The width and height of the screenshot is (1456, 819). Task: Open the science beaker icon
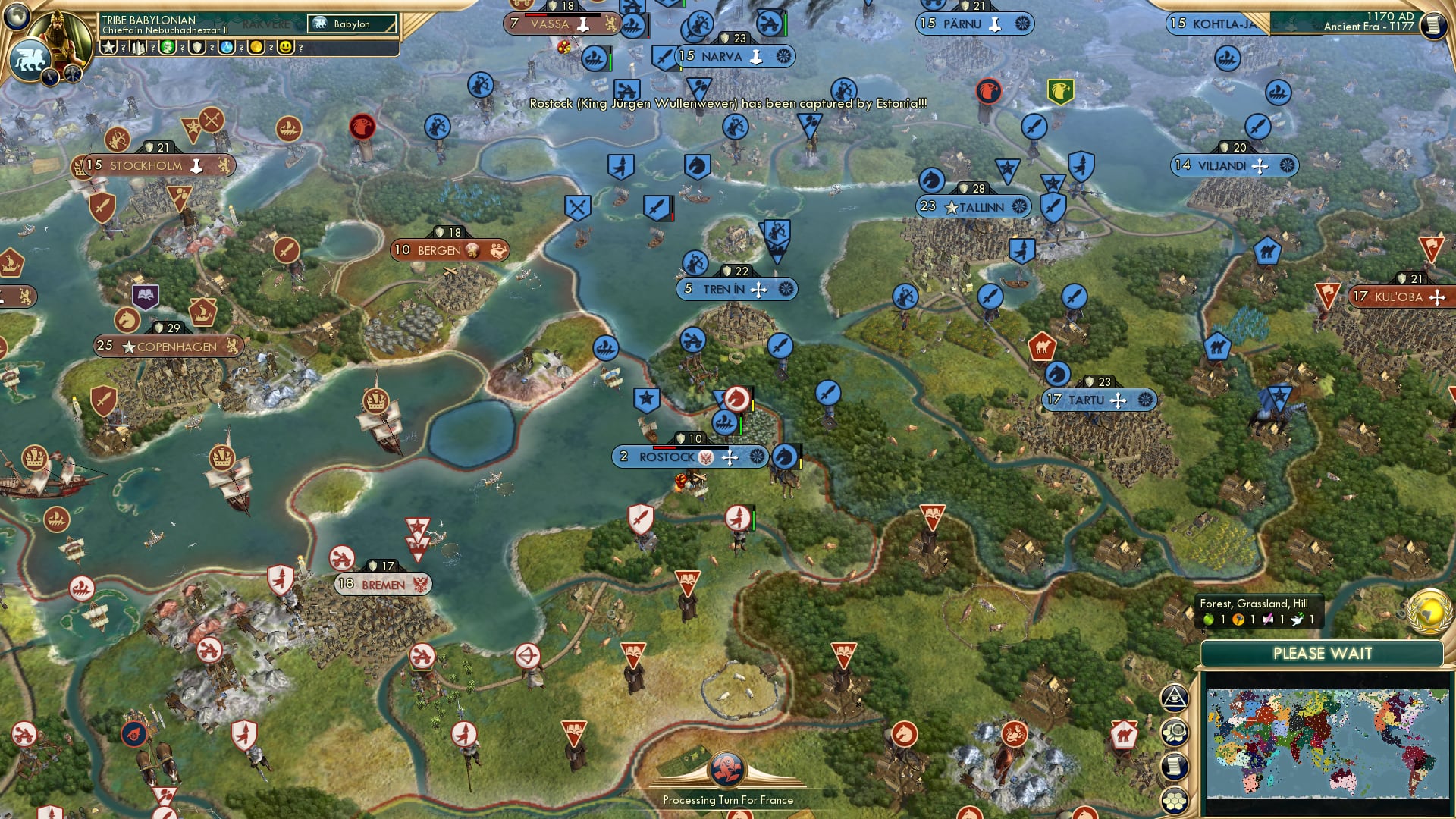tap(225, 49)
